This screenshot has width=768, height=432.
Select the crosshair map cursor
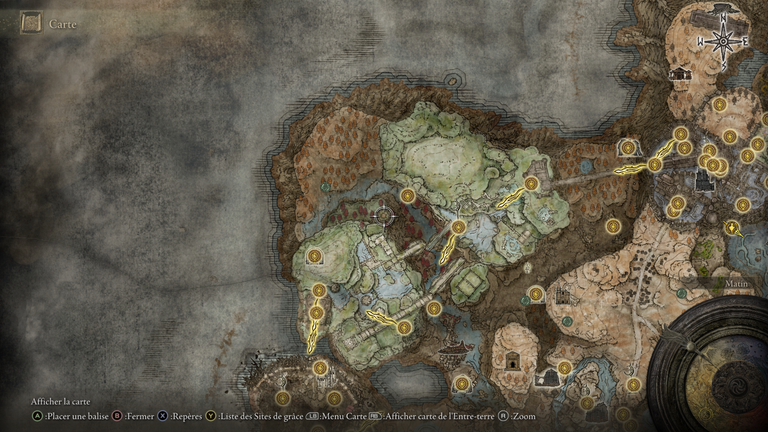tap(384, 215)
